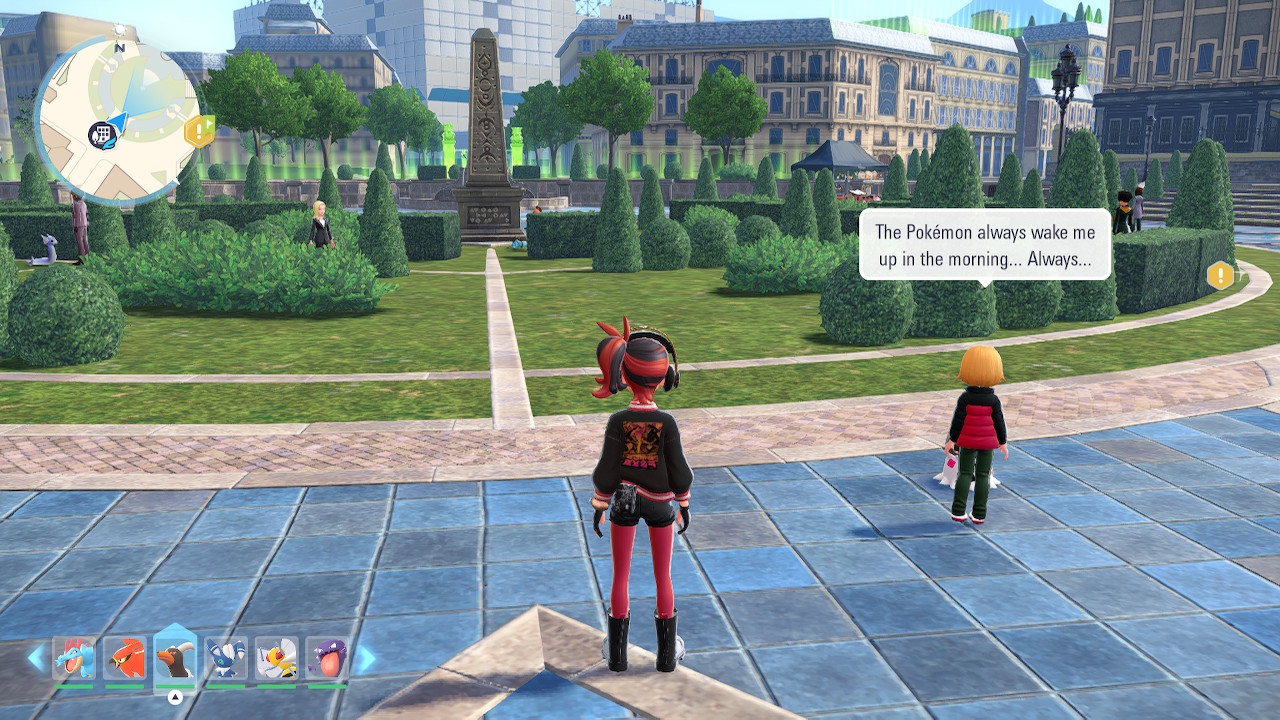The height and width of the screenshot is (720, 1280).
Task: Choose Feraligatr in the party bar
Action: 74,659
